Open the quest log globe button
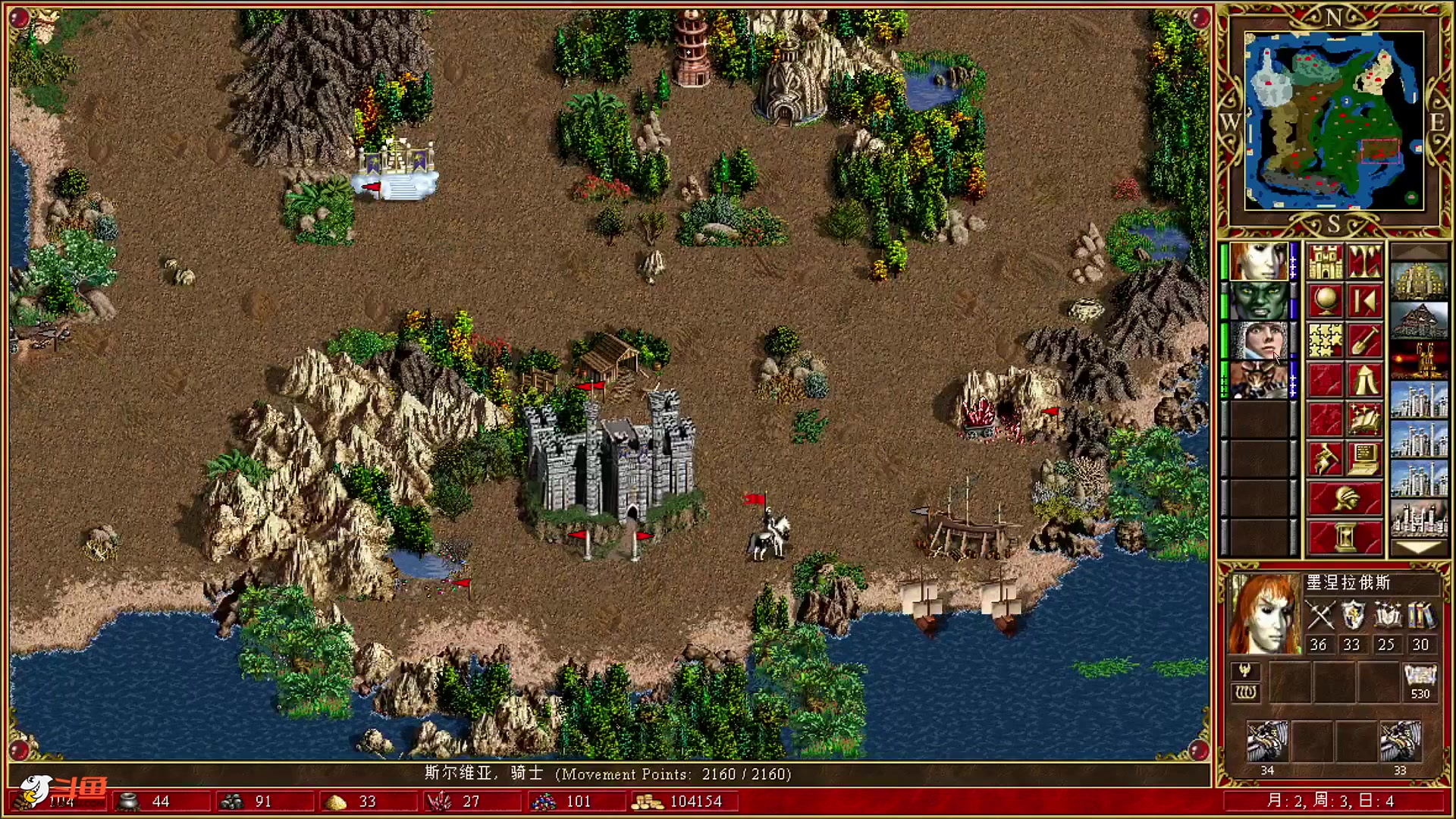This screenshot has height=819, width=1456. pyautogui.click(x=1325, y=301)
